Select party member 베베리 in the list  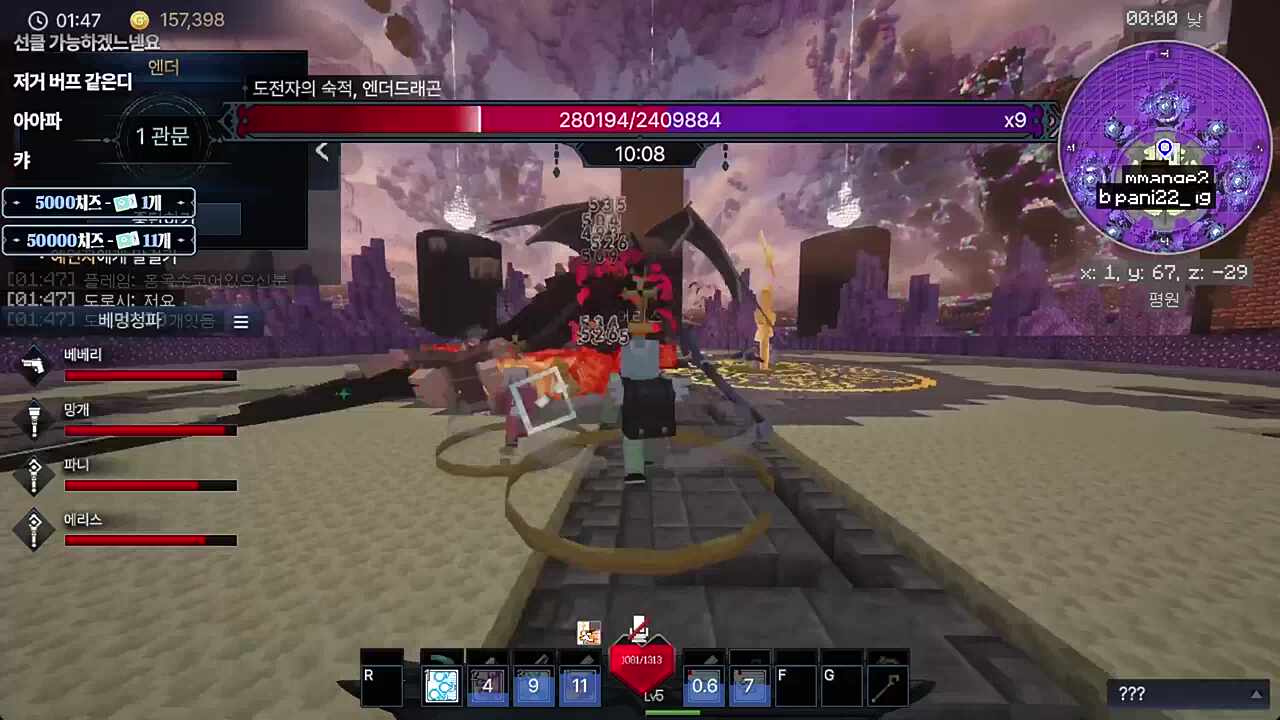click(x=130, y=365)
